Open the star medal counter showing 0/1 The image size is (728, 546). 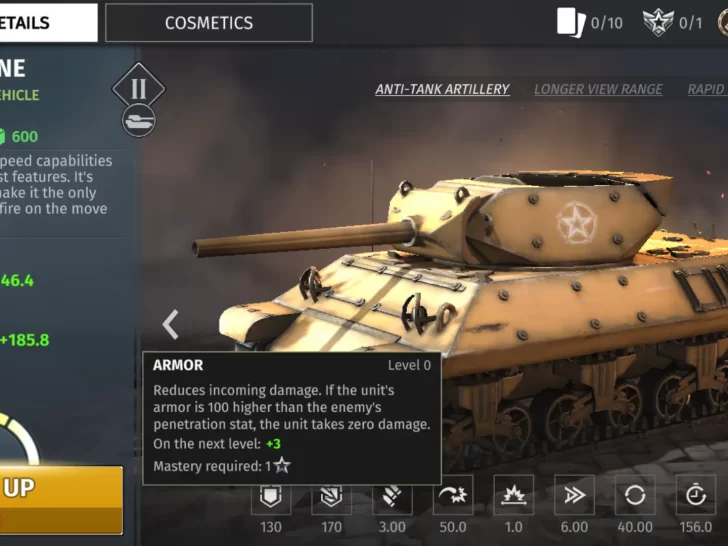[x=672, y=22]
